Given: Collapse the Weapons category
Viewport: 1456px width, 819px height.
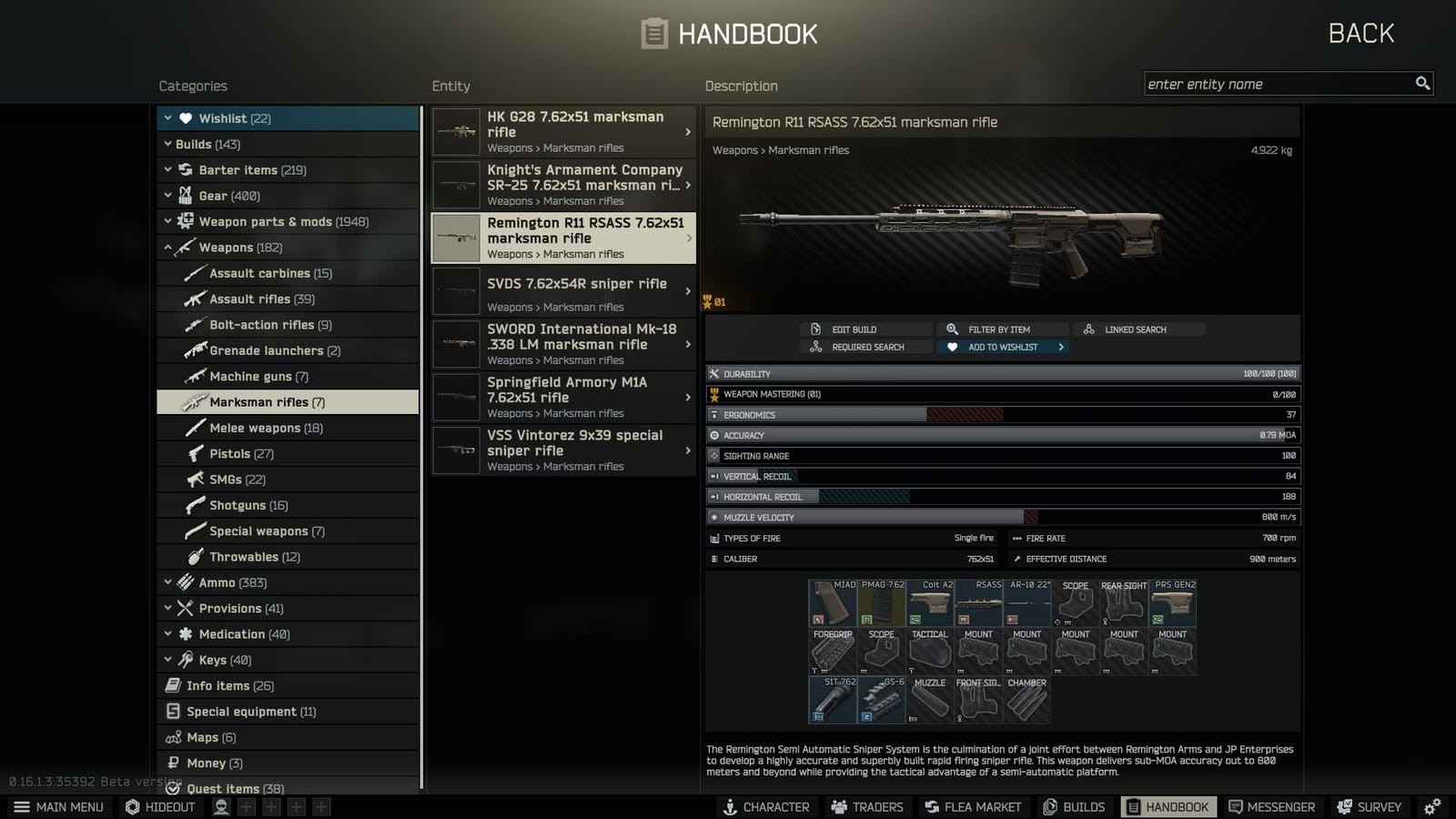Looking at the screenshot, I should coord(169,247).
